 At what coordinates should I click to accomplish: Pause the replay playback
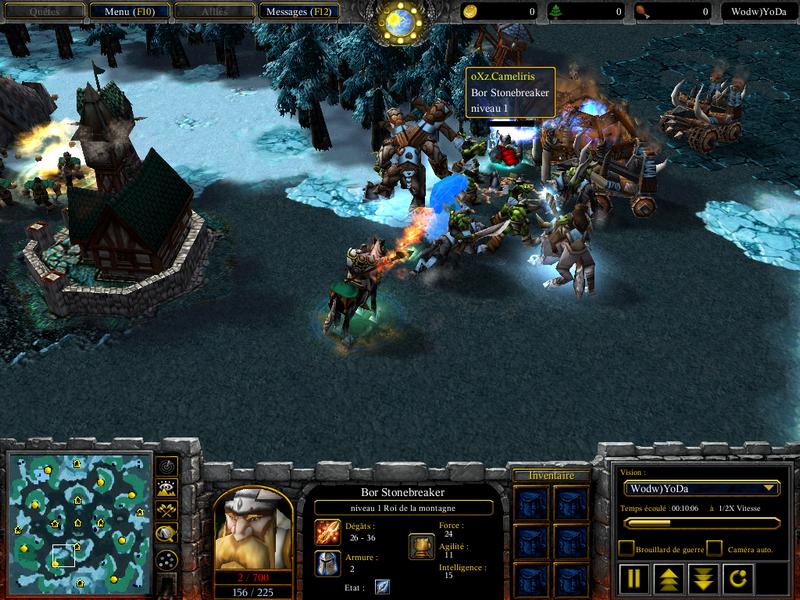tap(634, 577)
